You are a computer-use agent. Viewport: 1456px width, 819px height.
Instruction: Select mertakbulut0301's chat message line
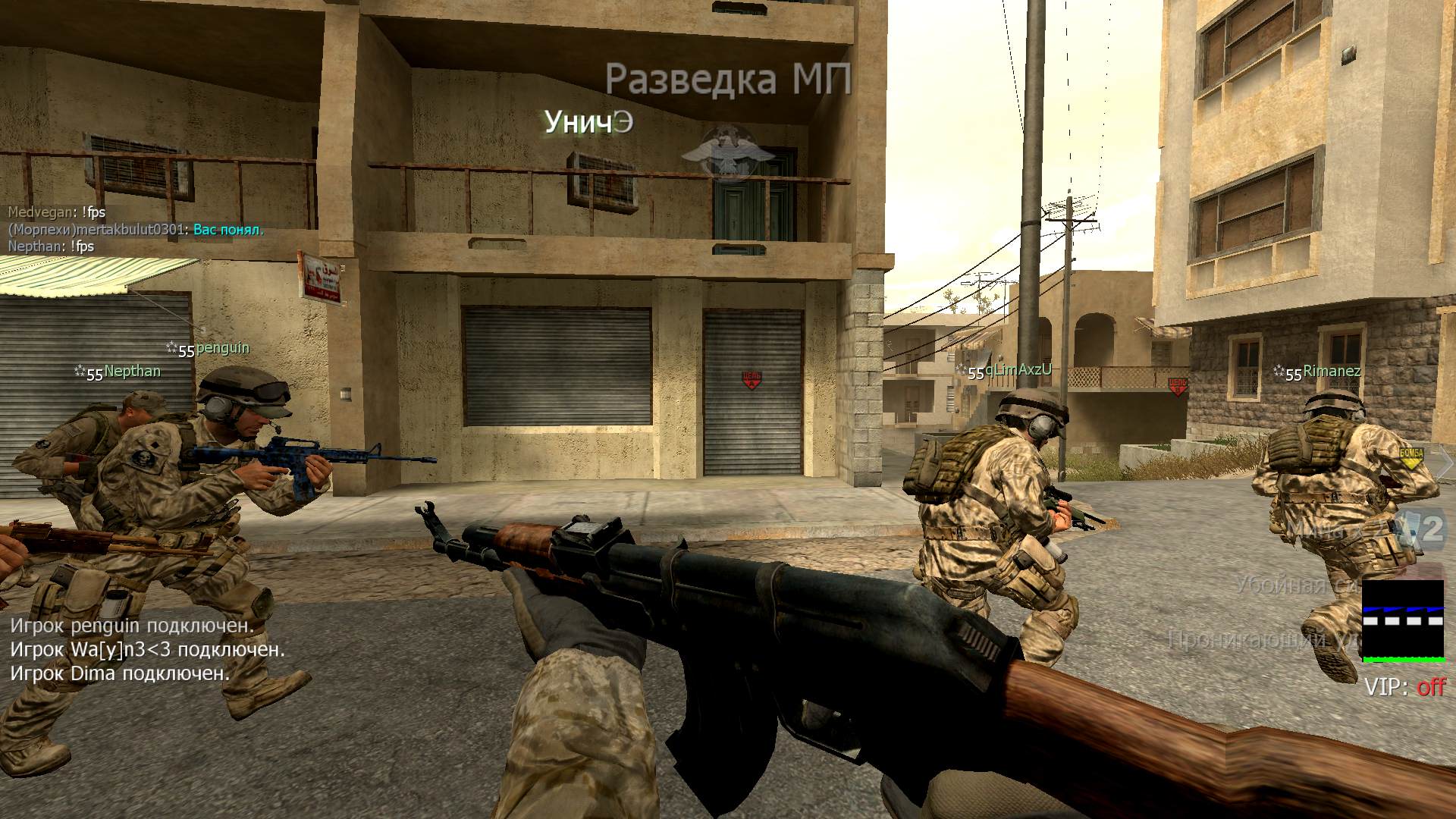(x=136, y=230)
